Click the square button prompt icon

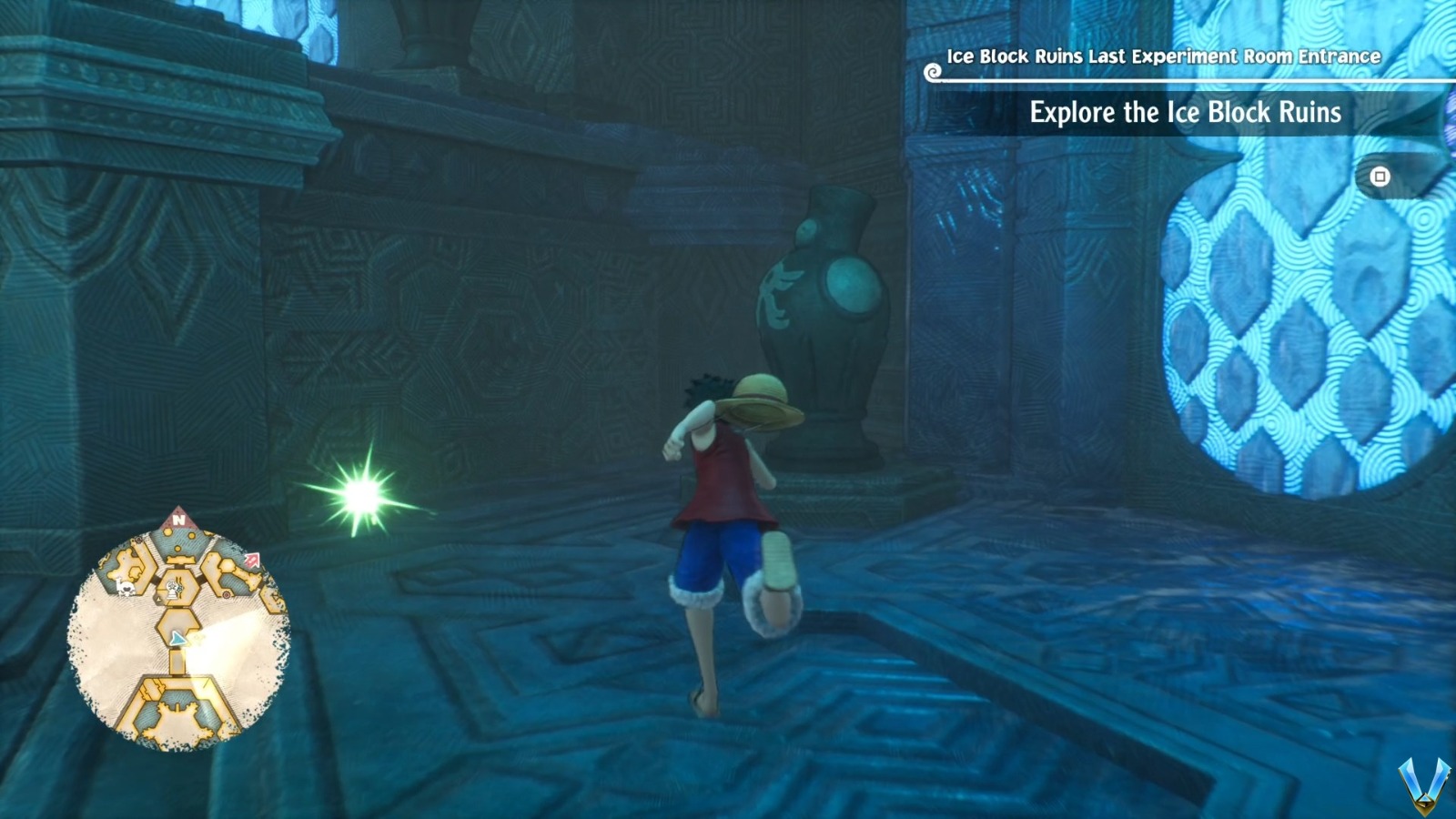(x=1379, y=176)
